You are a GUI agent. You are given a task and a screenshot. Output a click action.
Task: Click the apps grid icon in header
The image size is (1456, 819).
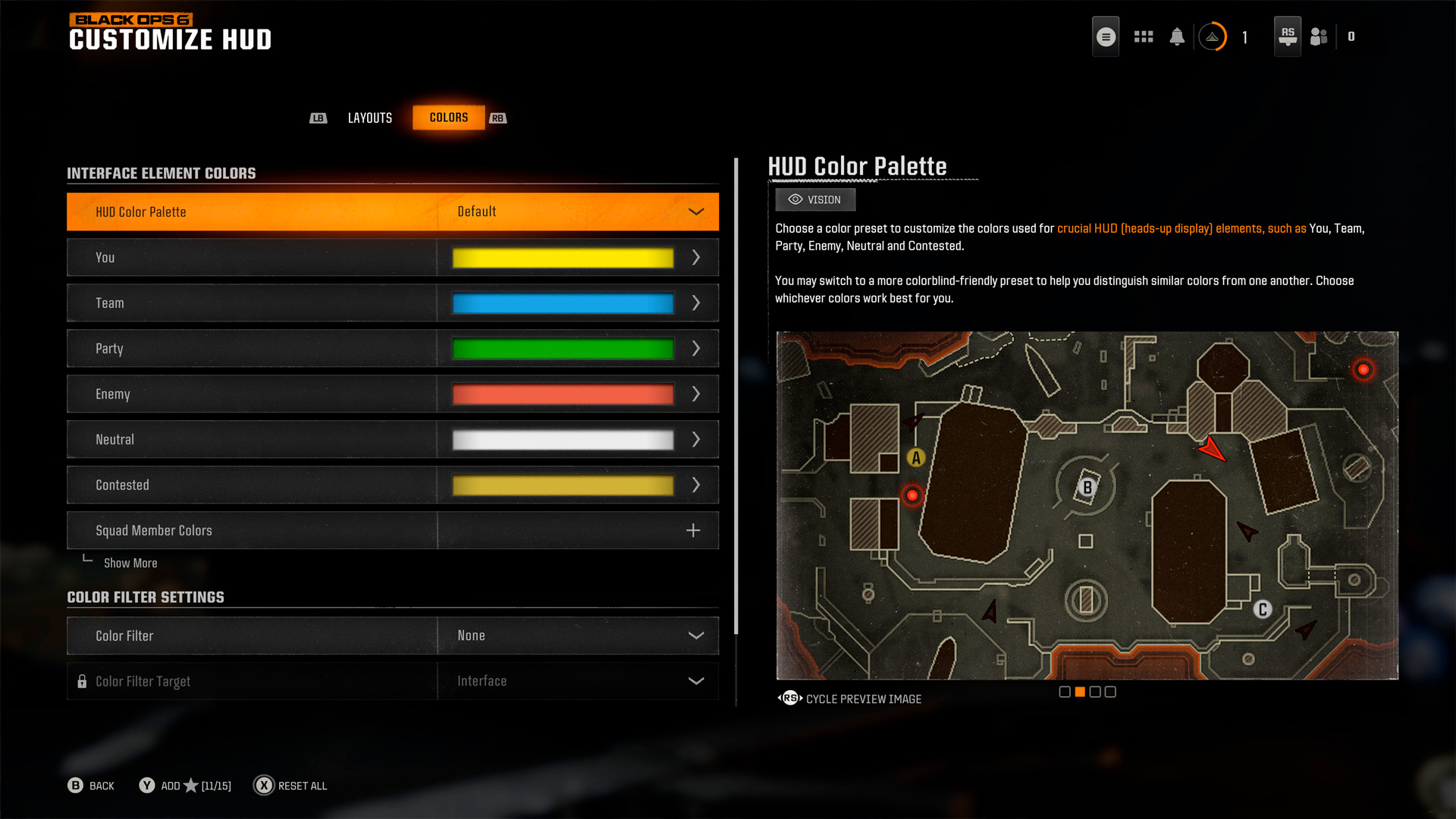[1144, 36]
